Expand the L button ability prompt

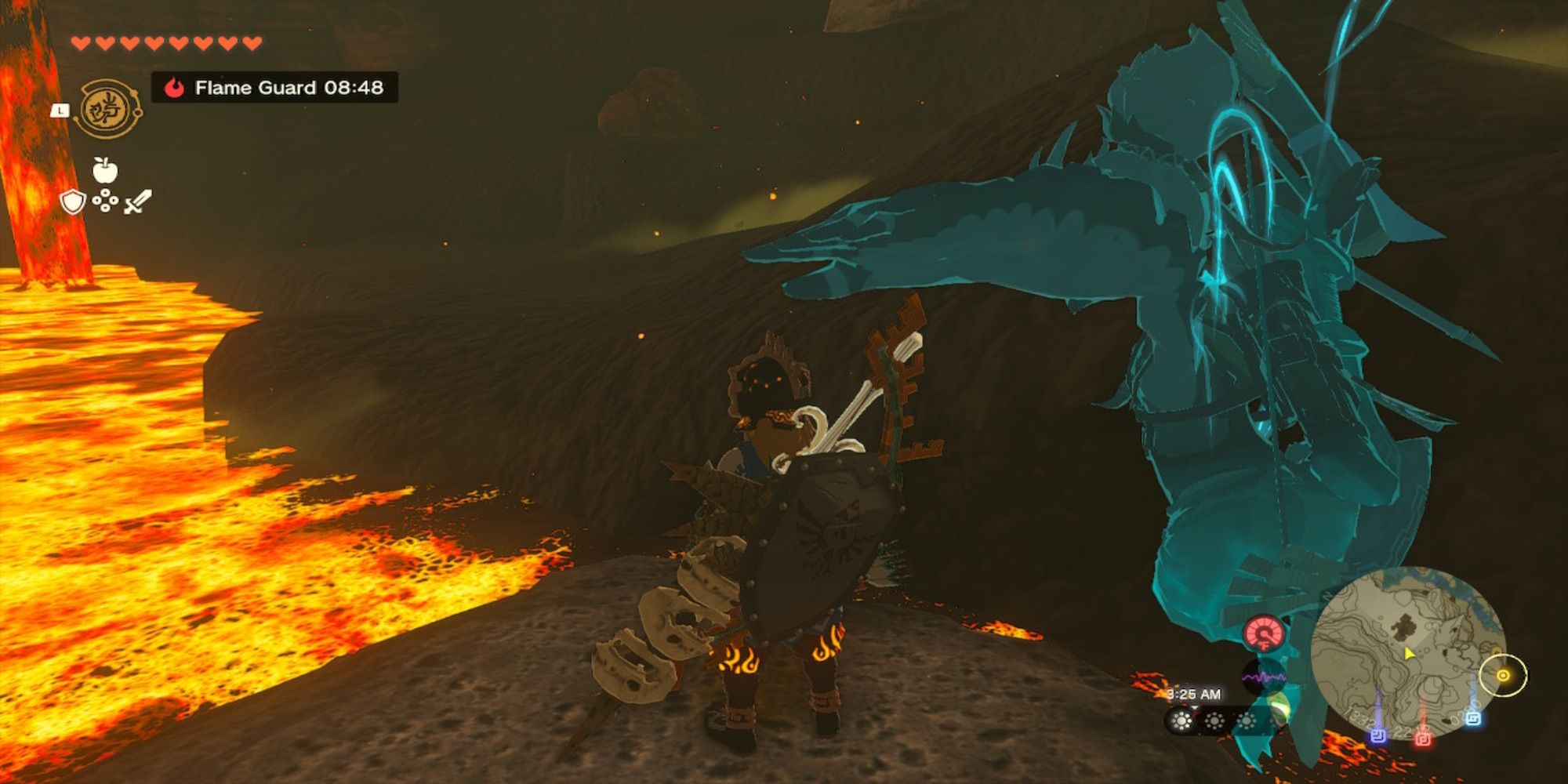pyautogui.click(x=59, y=111)
